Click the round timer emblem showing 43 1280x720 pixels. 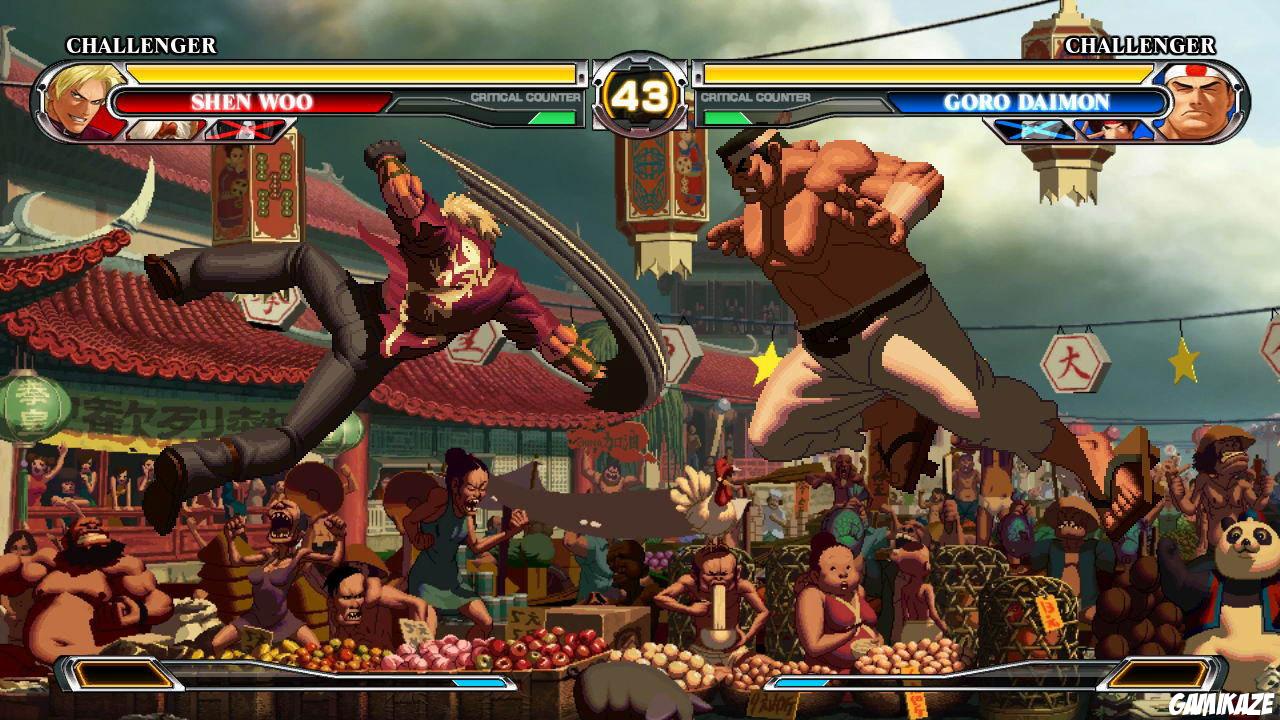click(640, 96)
